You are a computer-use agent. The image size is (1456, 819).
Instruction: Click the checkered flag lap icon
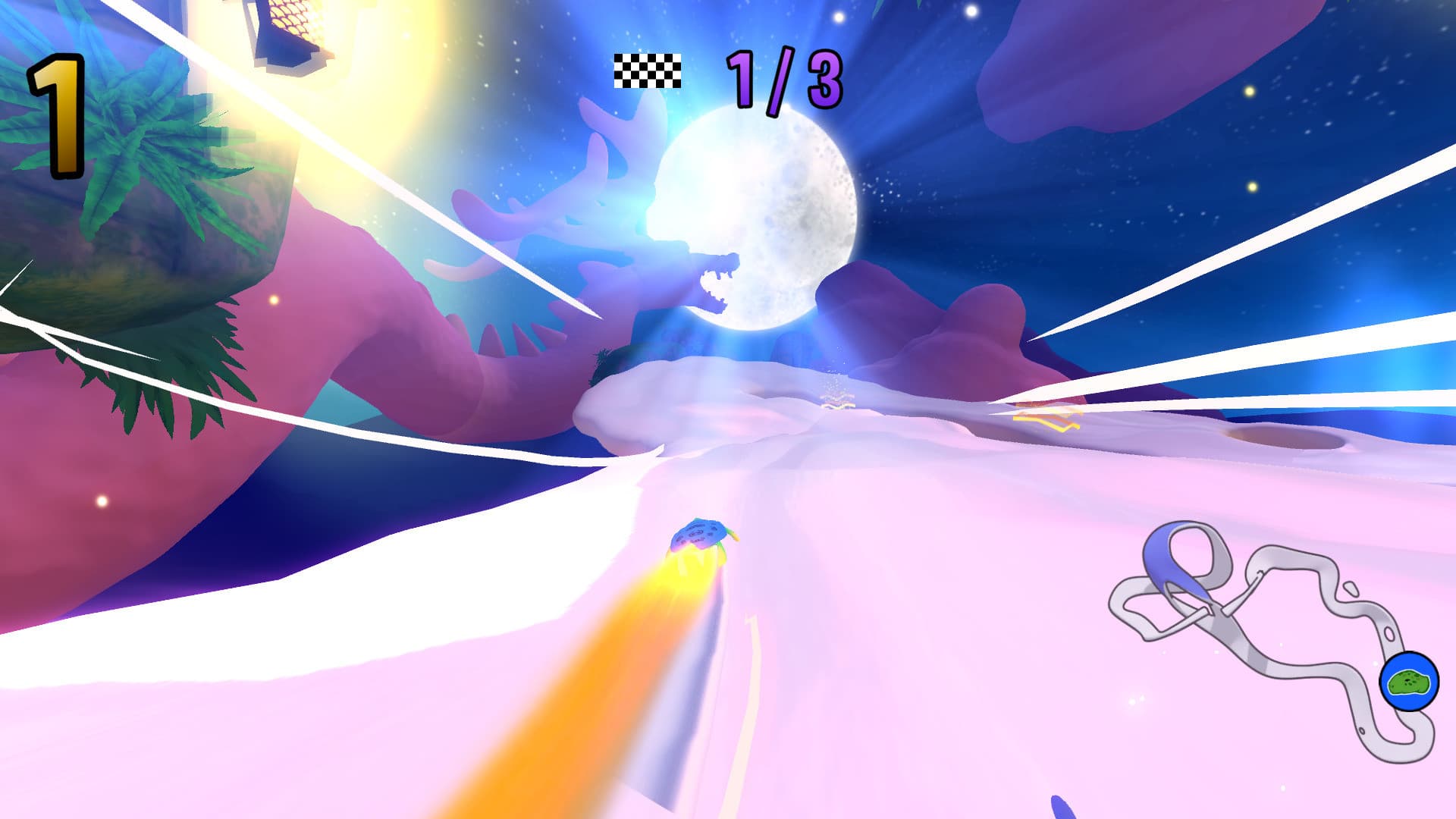[x=645, y=73]
